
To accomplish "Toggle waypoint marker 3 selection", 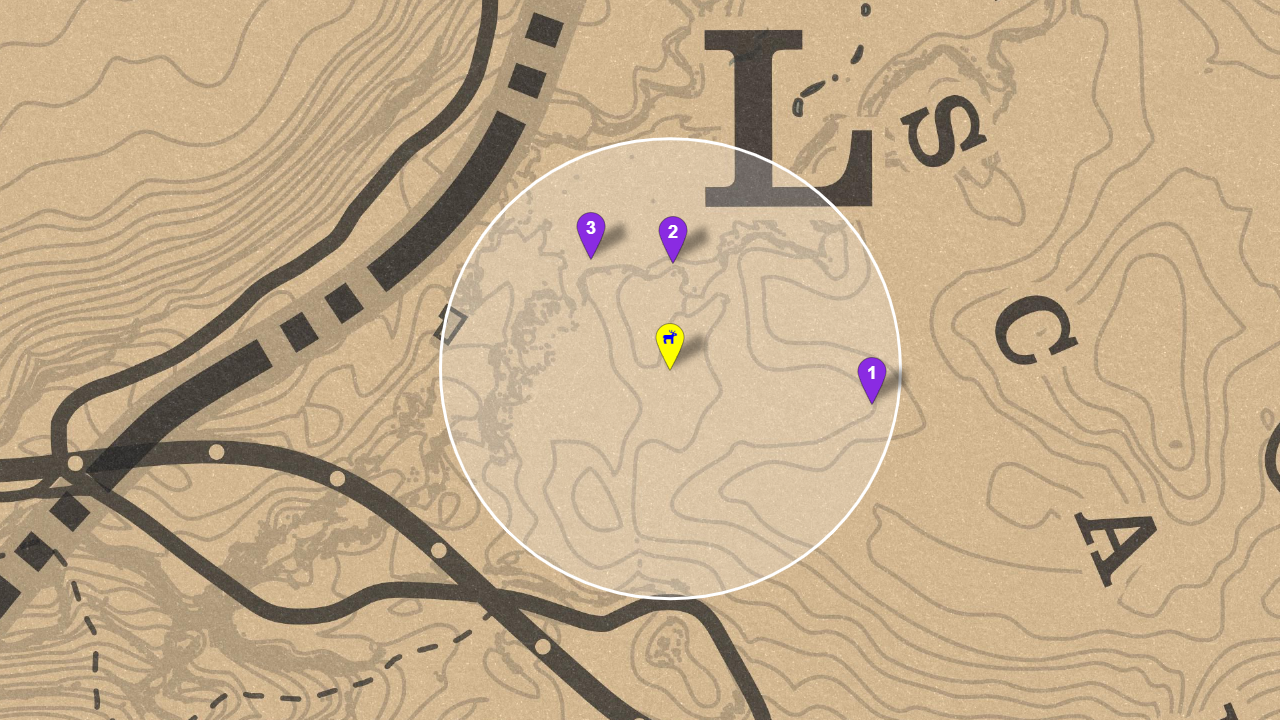I will tap(590, 228).
